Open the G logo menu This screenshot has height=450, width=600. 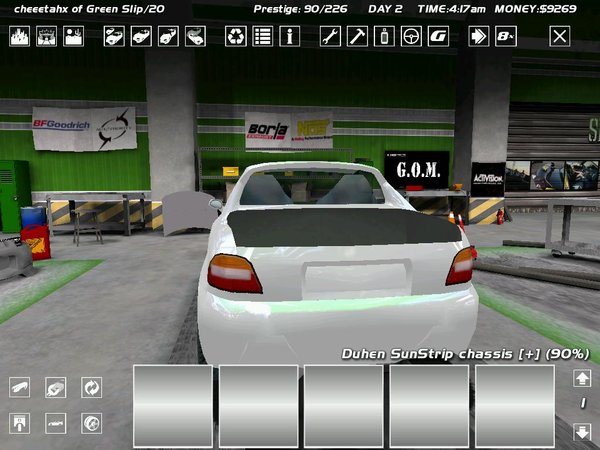437,37
